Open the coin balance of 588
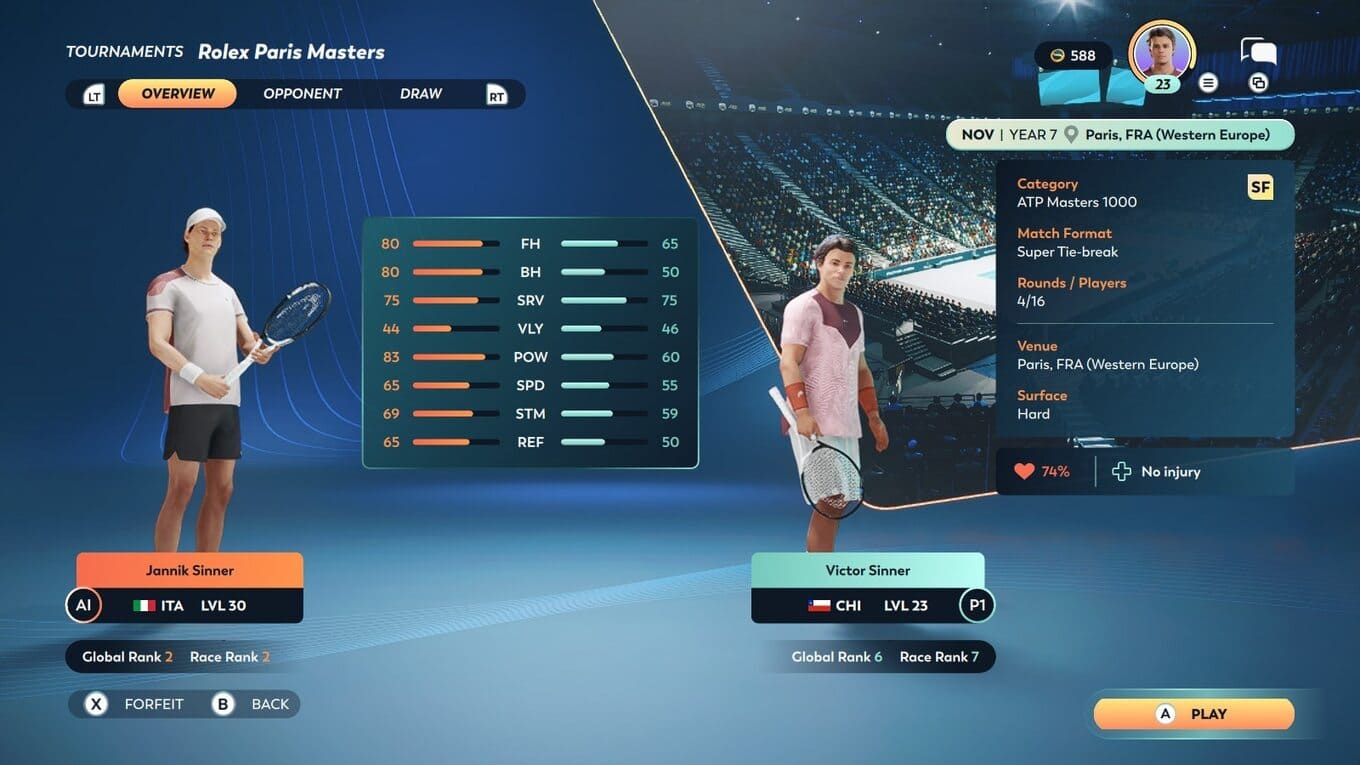Screen dimensions: 1360x765 (x=1073, y=56)
